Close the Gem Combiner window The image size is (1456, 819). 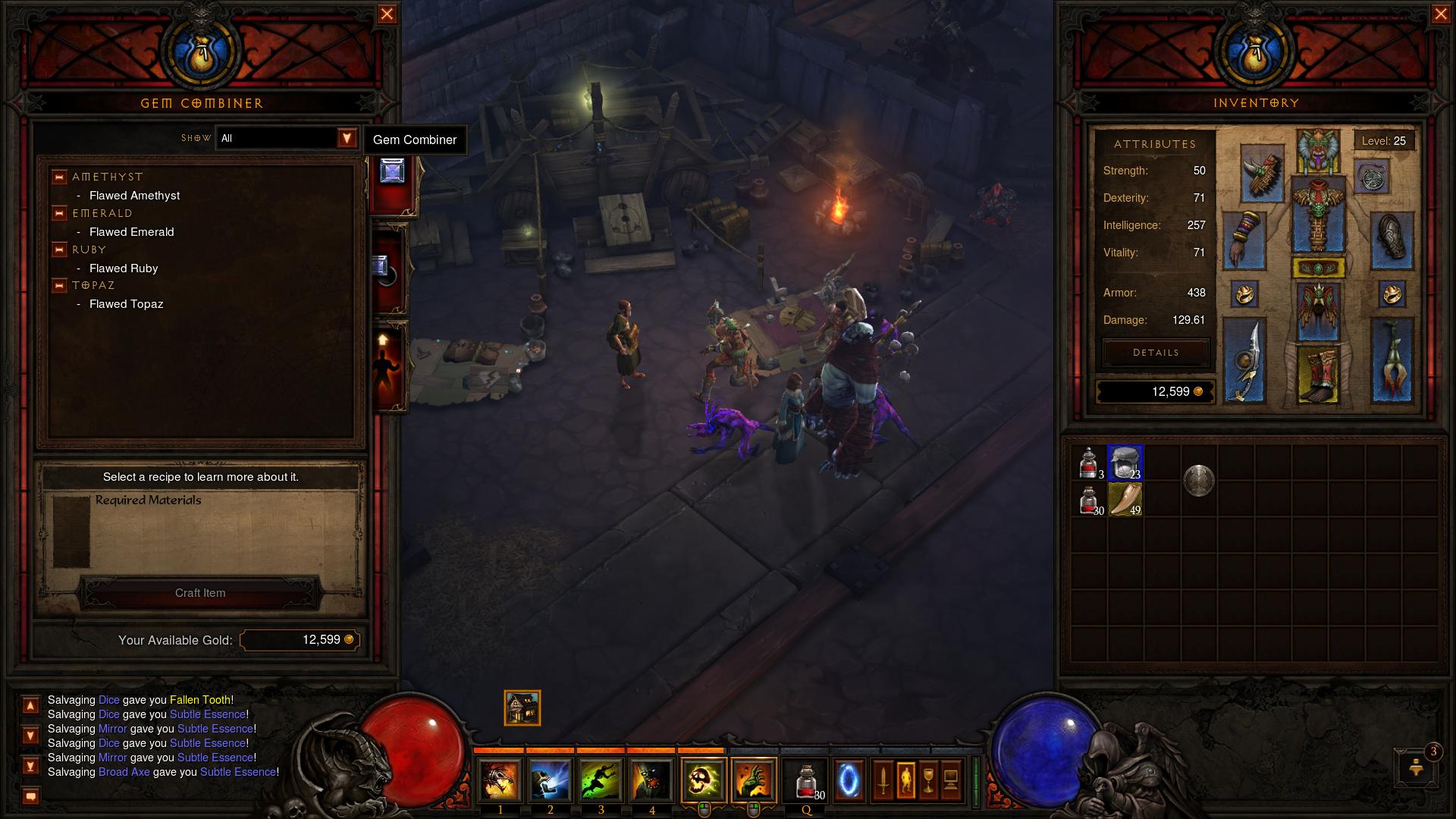tap(387, 14)
